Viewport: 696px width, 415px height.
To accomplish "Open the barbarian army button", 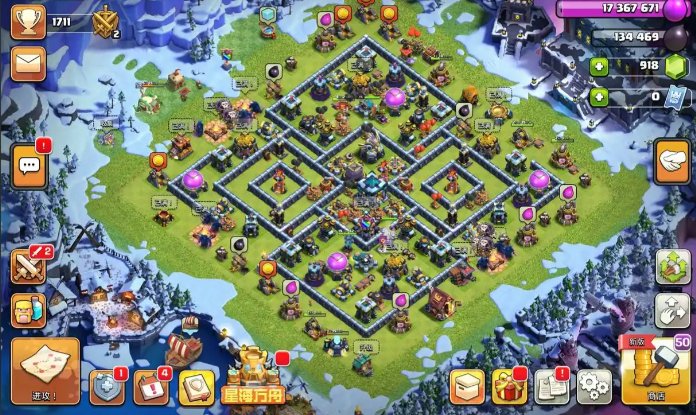I will pos(28,310).
